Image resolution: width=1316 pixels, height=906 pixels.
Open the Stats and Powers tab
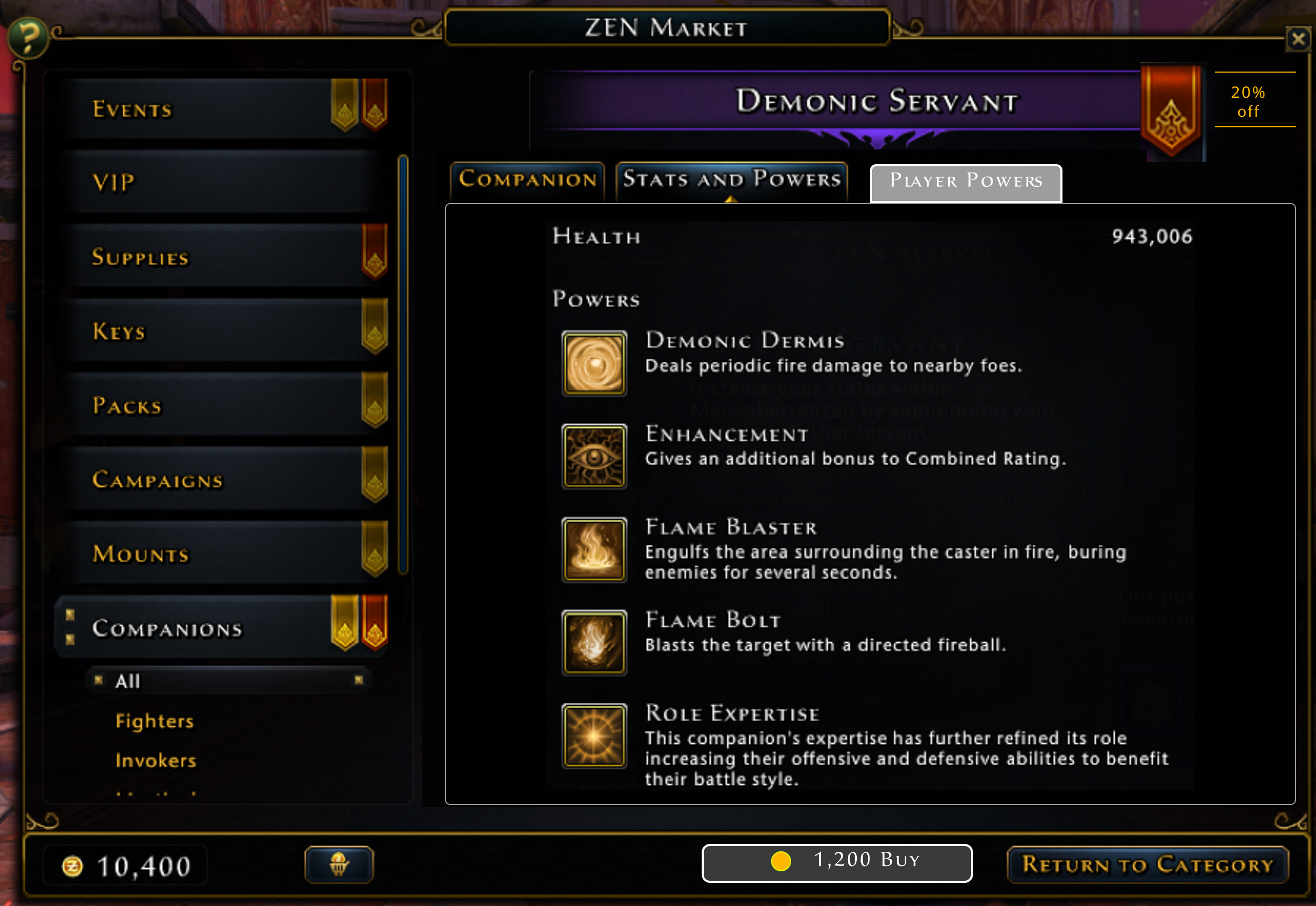(x=732, y=180)
